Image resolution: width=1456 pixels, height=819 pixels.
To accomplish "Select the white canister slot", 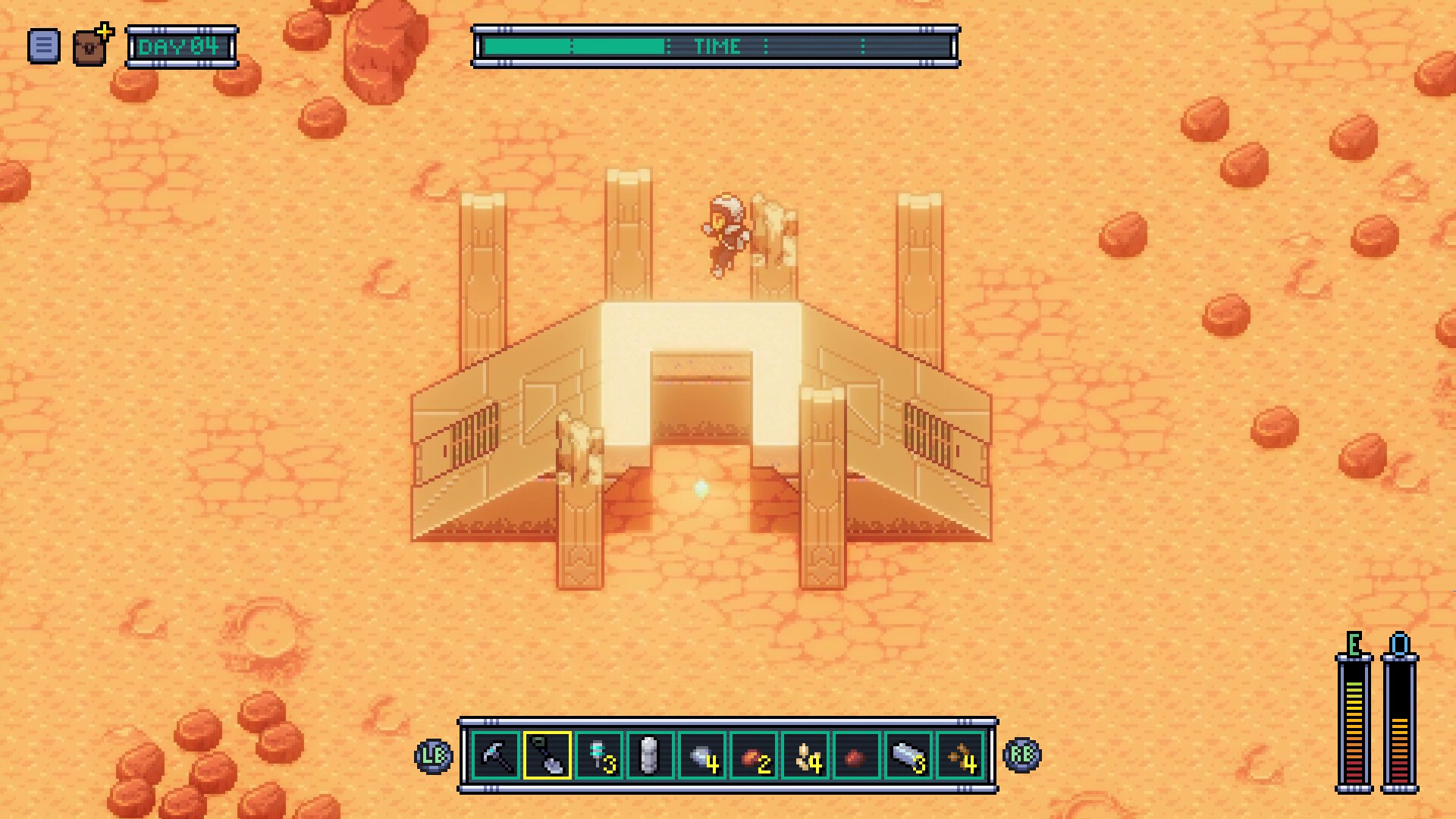I will [x=650, y=755].
